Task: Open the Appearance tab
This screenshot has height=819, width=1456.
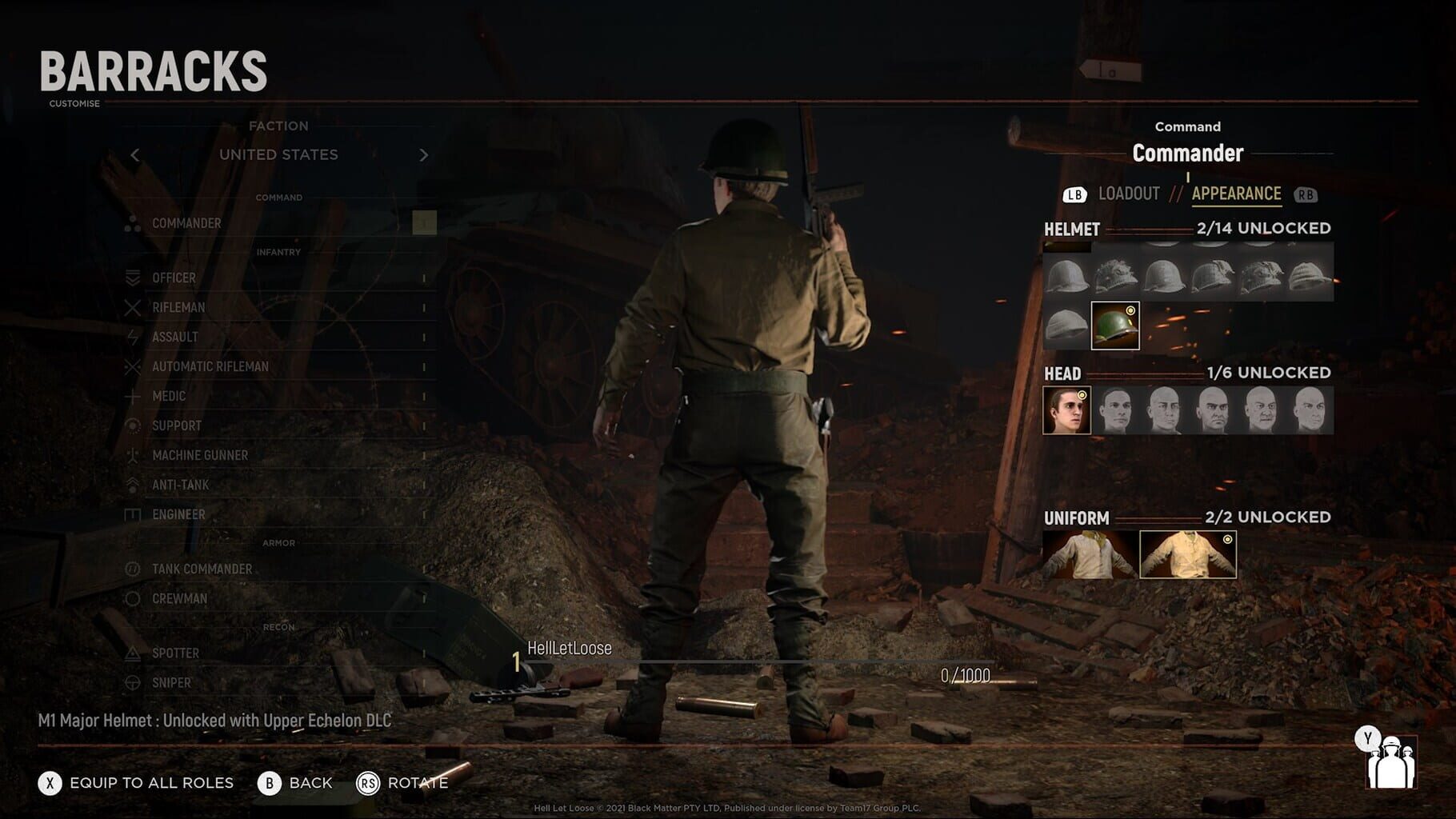Action: [x=1235, y=193]
